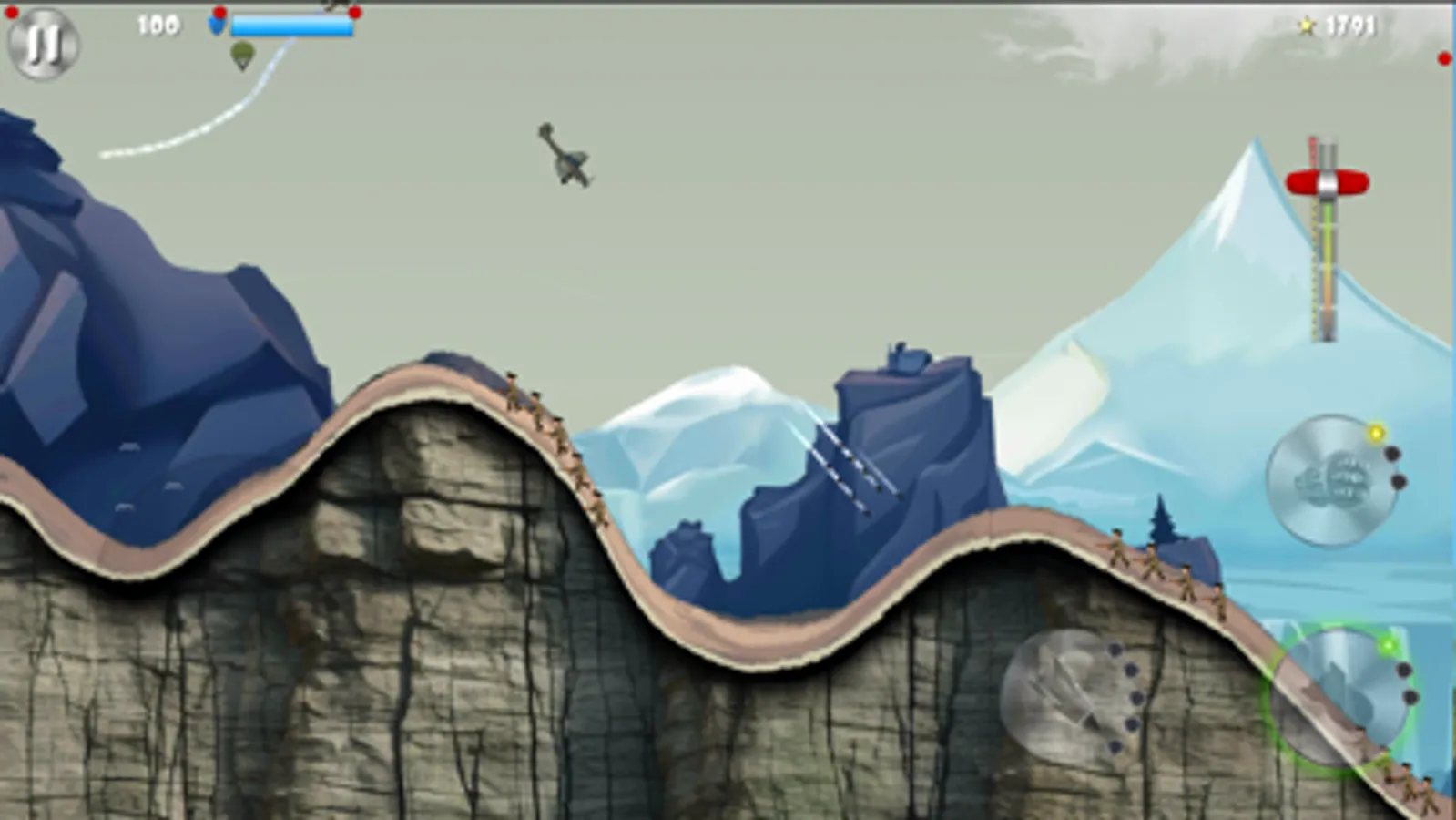Toggle the red dot in the top-left corner

click(x=11, y=12)
